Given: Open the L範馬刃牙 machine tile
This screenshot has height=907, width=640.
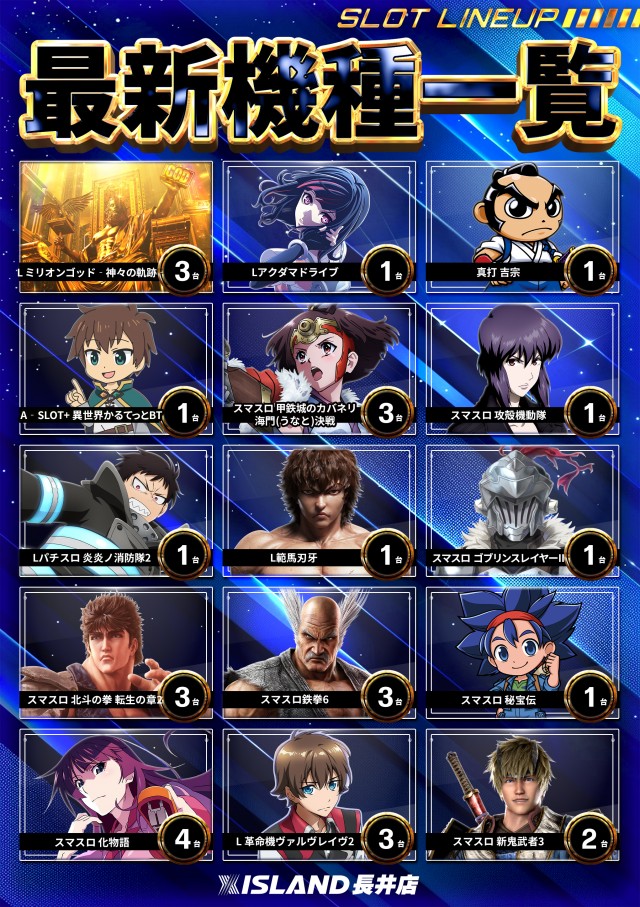Looking at the screenshot, I should [318, 511].
